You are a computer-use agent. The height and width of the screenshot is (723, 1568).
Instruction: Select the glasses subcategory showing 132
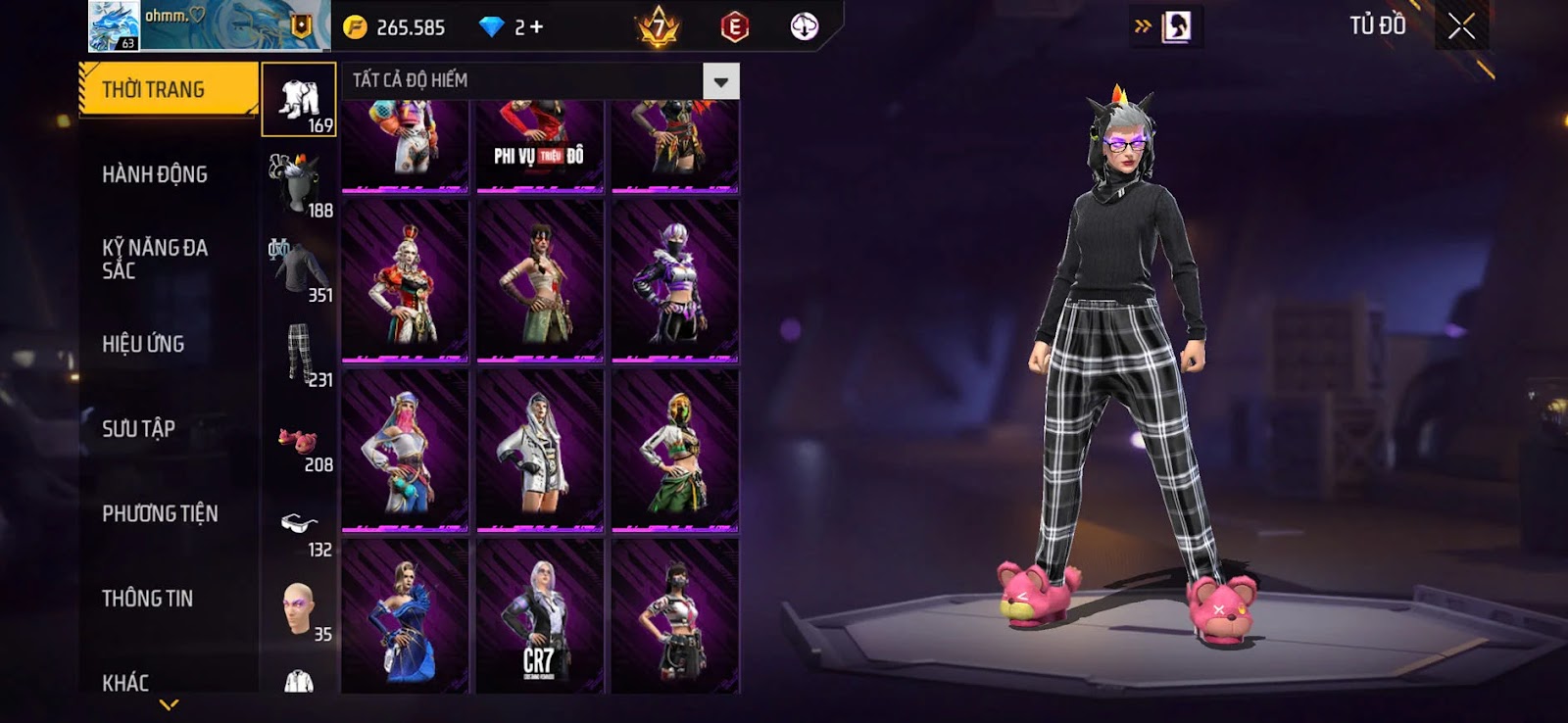click(x=300, y=526)
